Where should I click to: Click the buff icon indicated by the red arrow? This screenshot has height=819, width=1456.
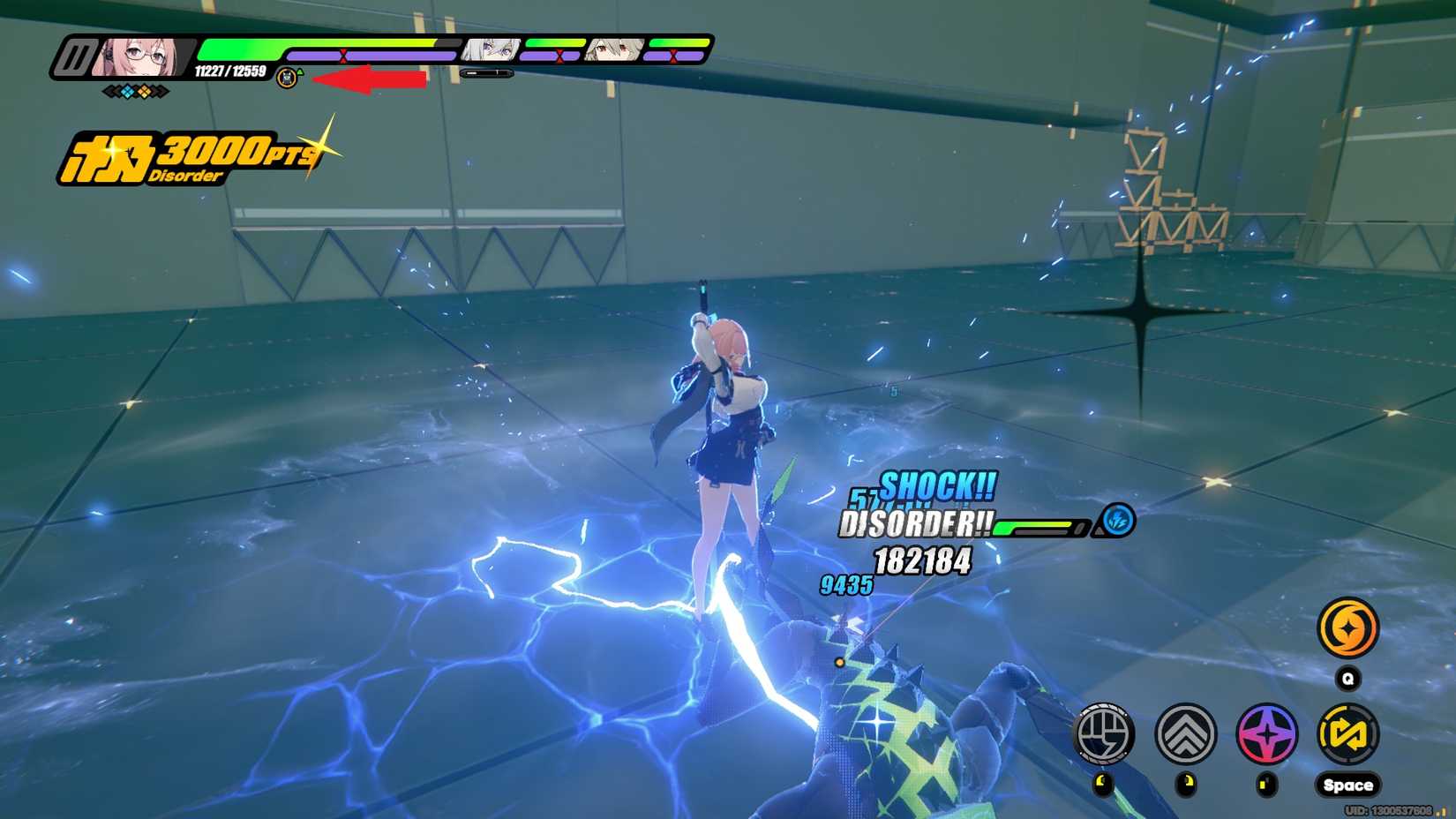point(285,79)
